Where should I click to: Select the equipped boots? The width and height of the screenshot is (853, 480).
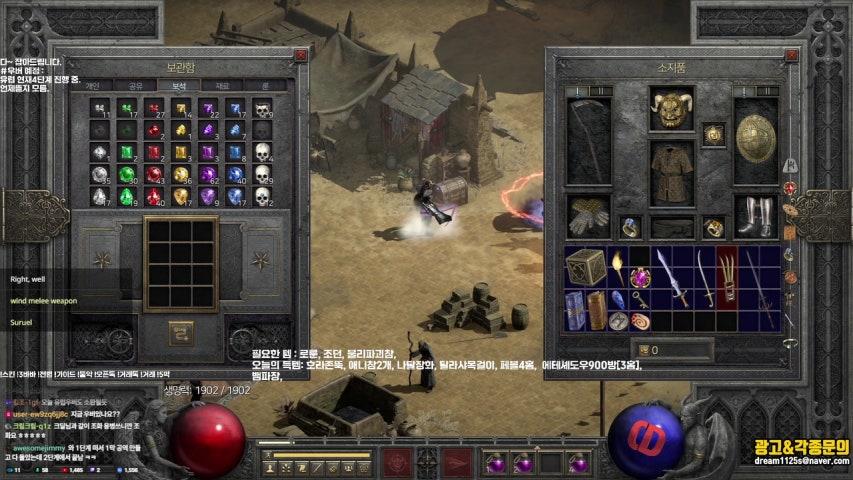coord(756,215)
